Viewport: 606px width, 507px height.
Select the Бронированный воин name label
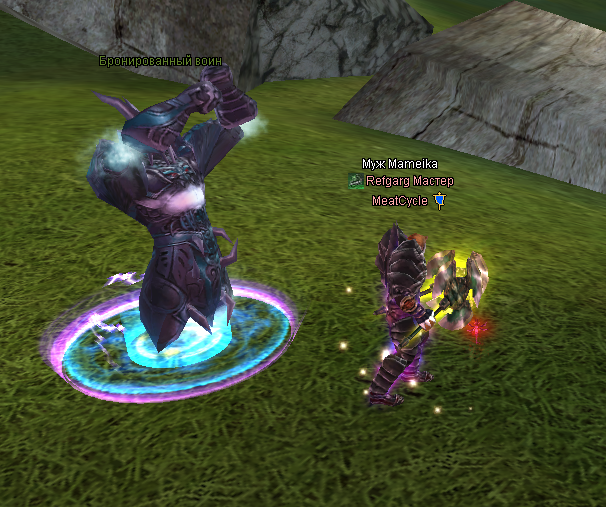pyautogui.click(x=160, y=61)
